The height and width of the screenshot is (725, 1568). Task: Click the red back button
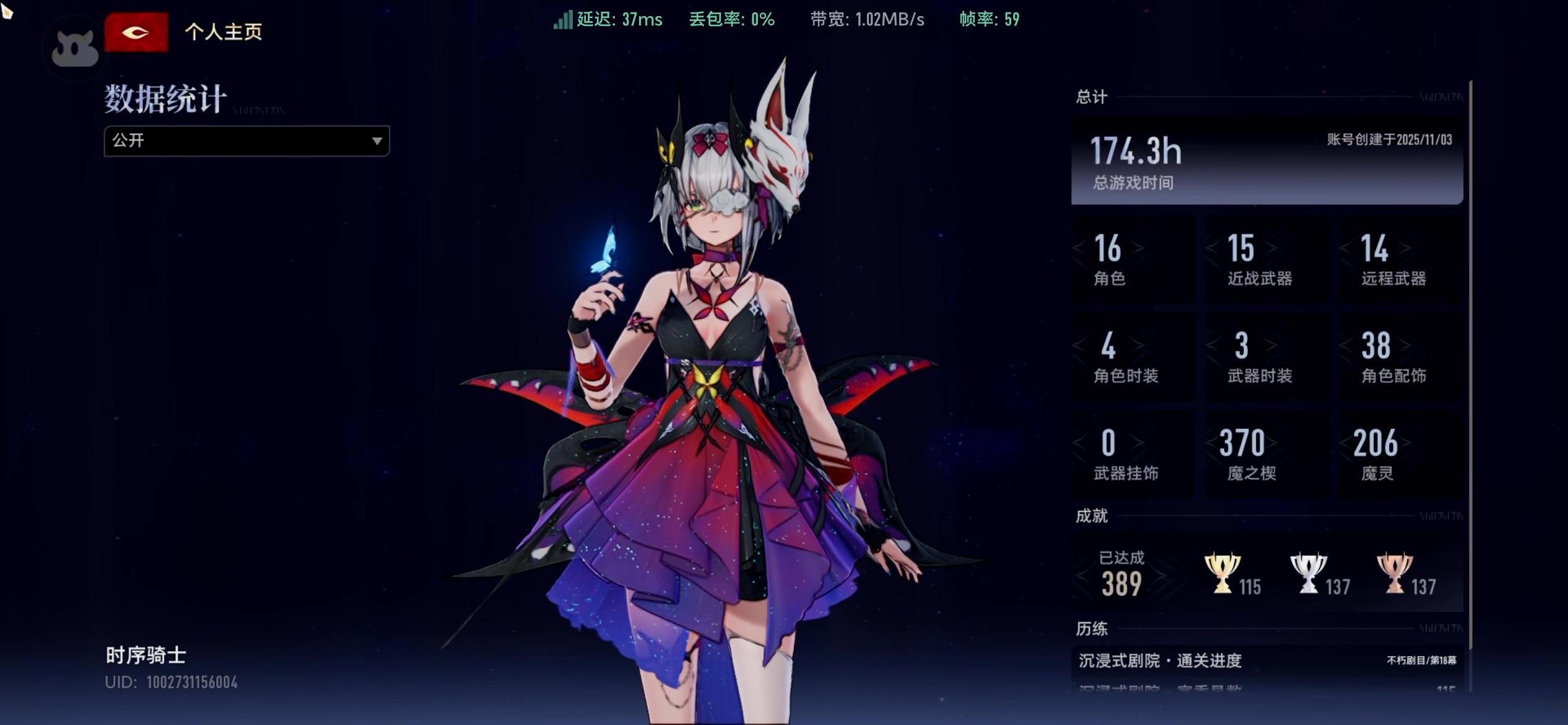[136, 32]
